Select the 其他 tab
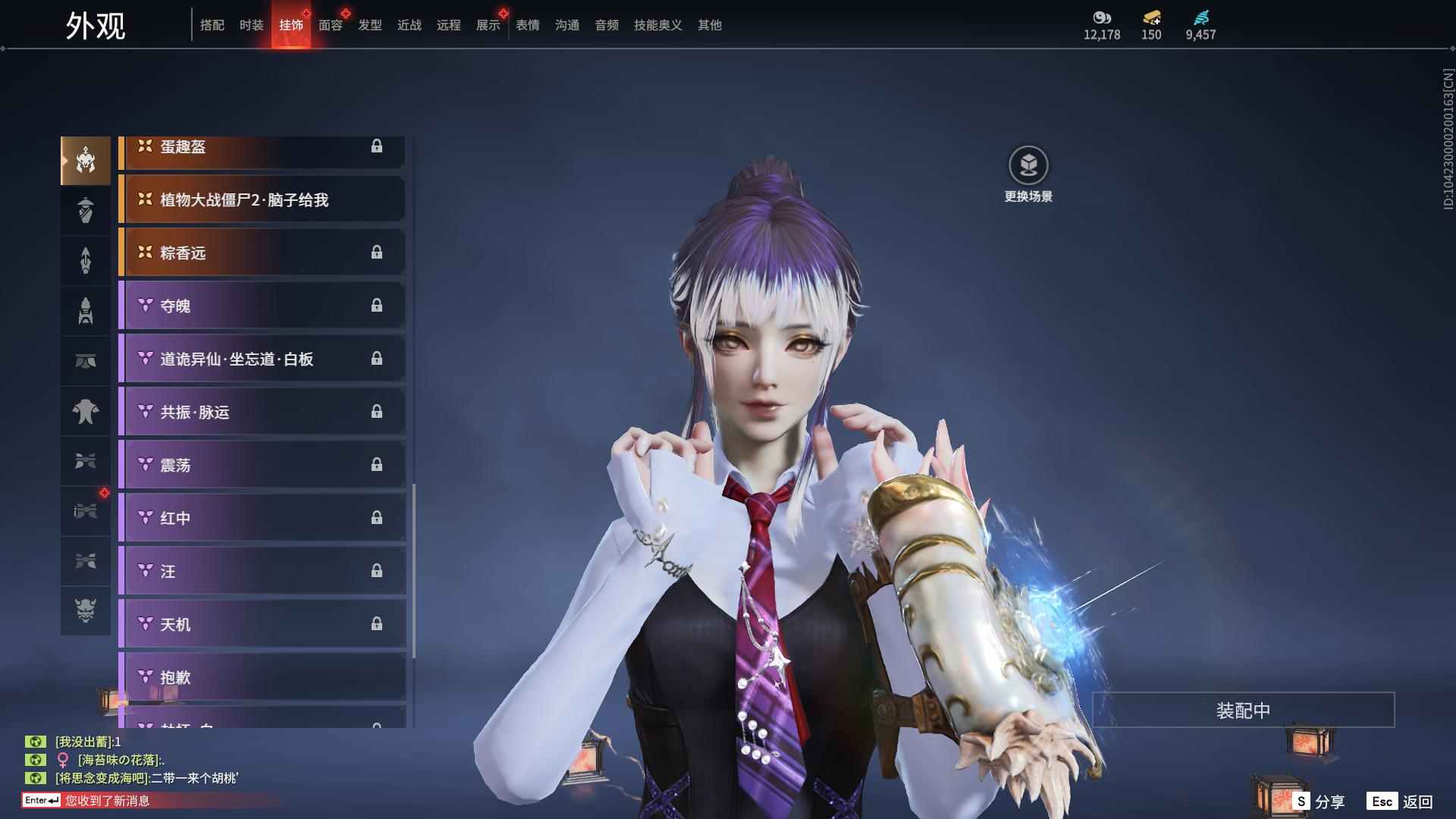The height and width of the screenshot is (819, 1456). tap(709, 26)
